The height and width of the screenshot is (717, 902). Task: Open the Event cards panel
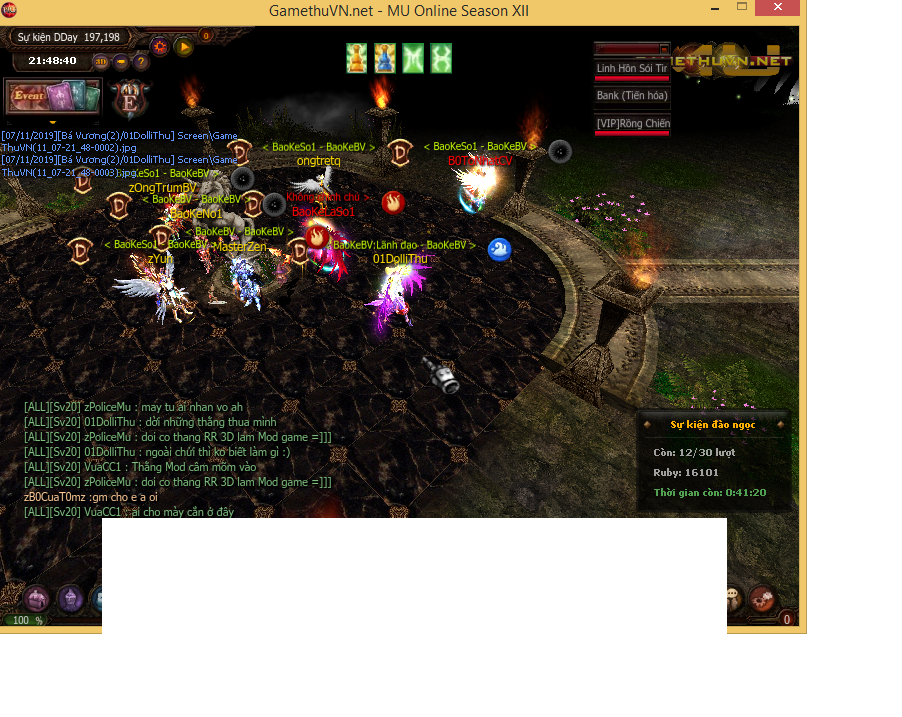tap(52, 97)
